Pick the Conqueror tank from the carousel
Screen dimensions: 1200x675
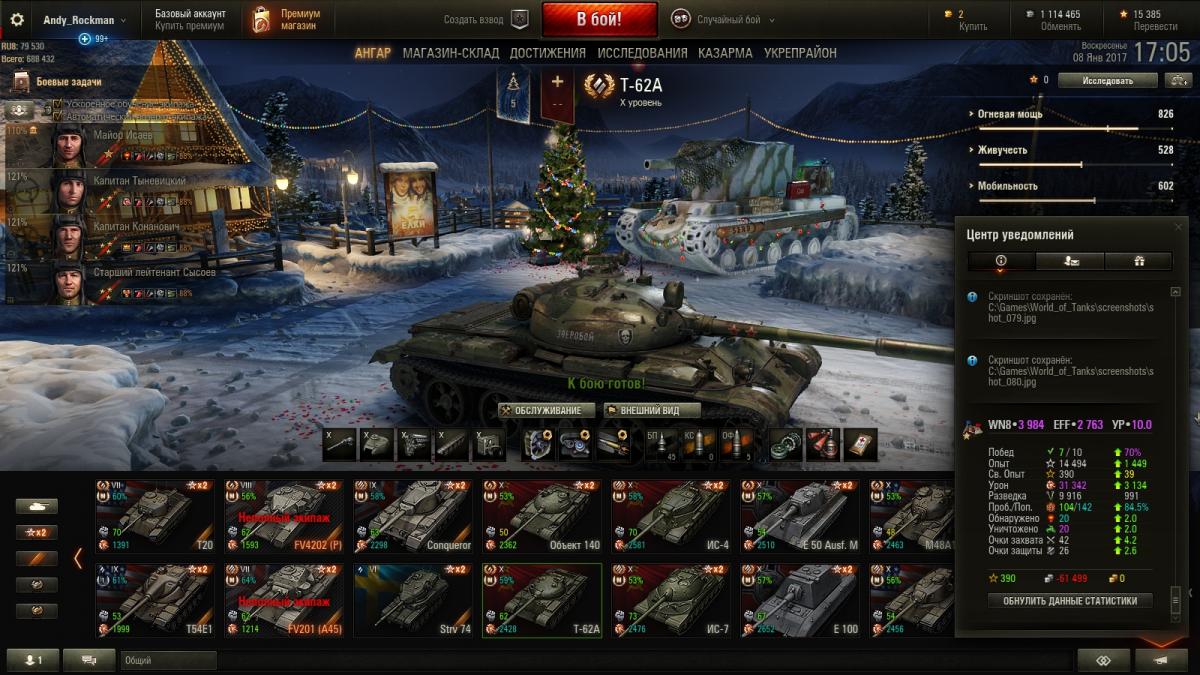(x=413, y=516)
